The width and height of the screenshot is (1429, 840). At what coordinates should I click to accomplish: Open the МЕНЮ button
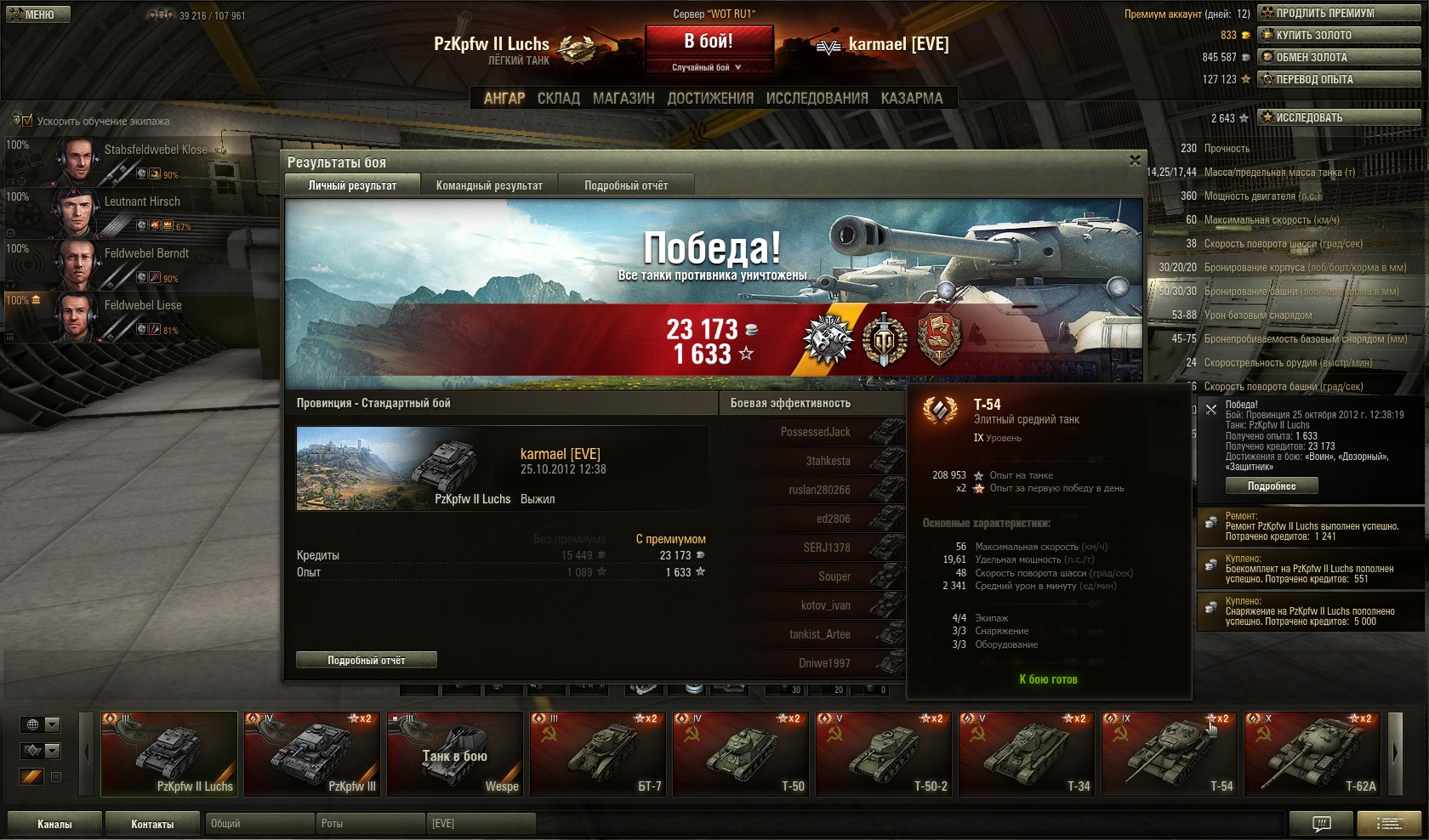pyautogui.click(x=38, y=14)
